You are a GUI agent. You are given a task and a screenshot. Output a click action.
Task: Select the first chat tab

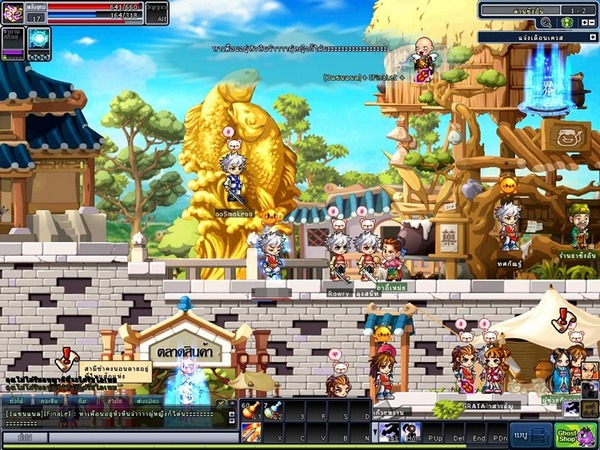(15, 399)
